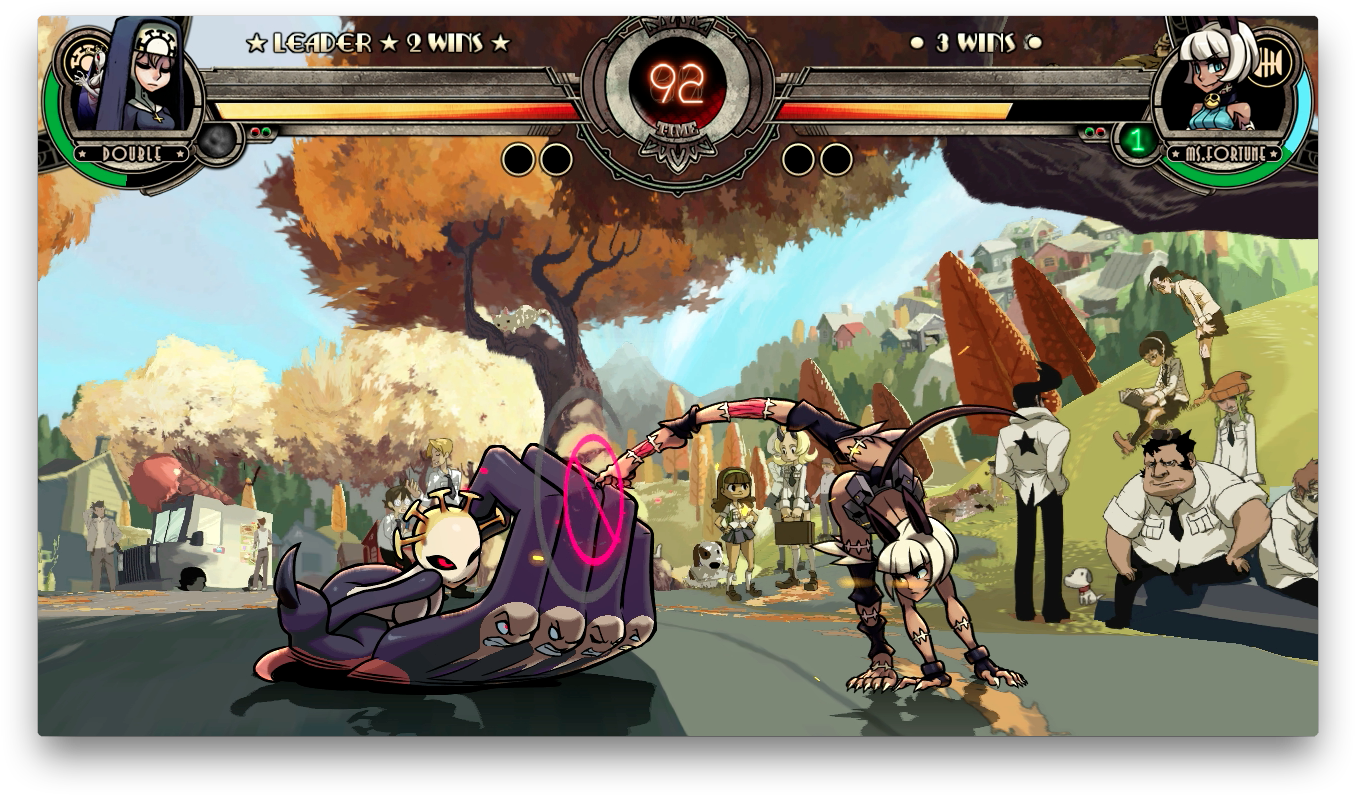Image resolution: width=1355 pixels, height=795 pixels.
Task: Click Ms. Fortune's fish-bone emblem icon
Action: coord(1268,61)
